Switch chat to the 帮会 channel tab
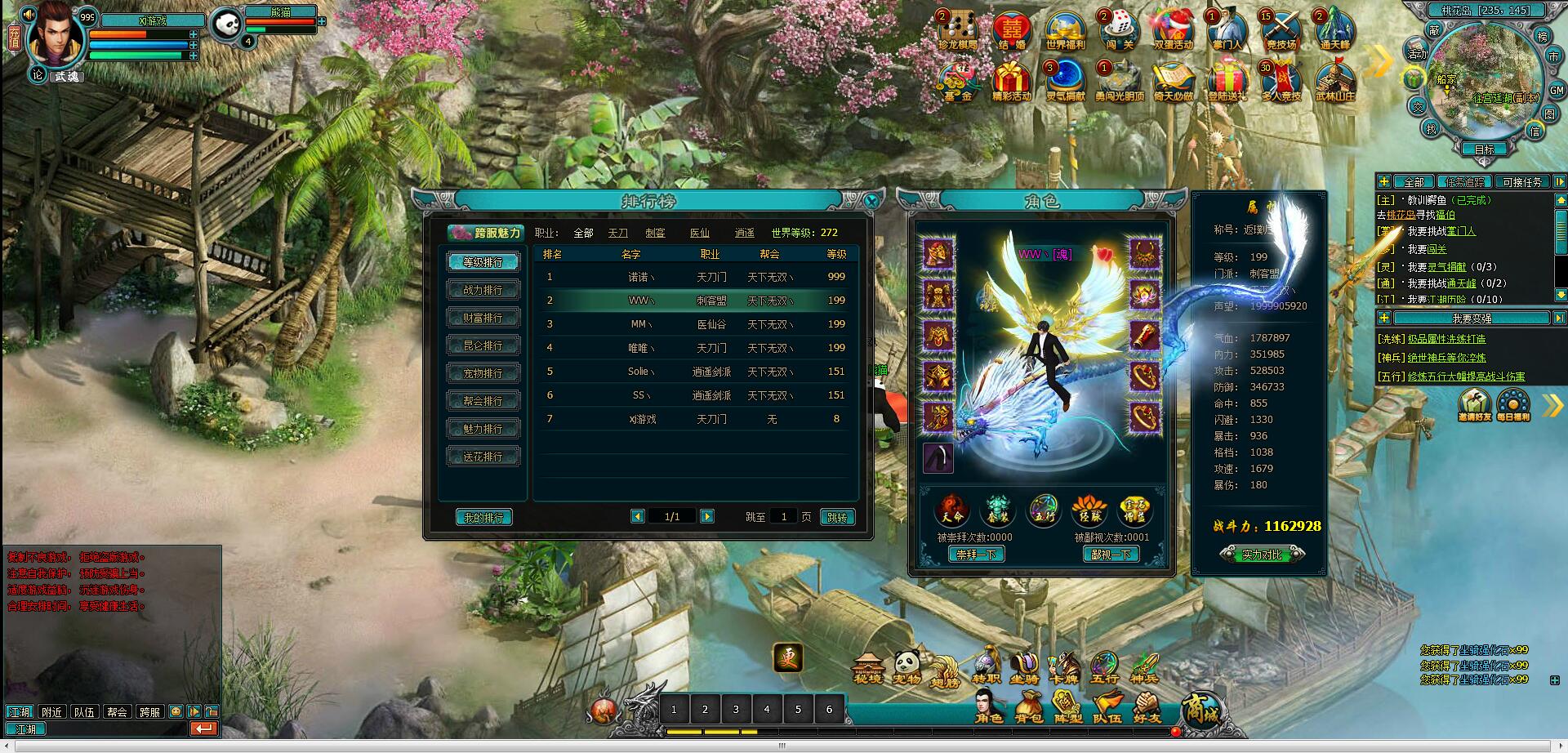The height and width of the screenshot is (753, 1568). click(117, 712)
